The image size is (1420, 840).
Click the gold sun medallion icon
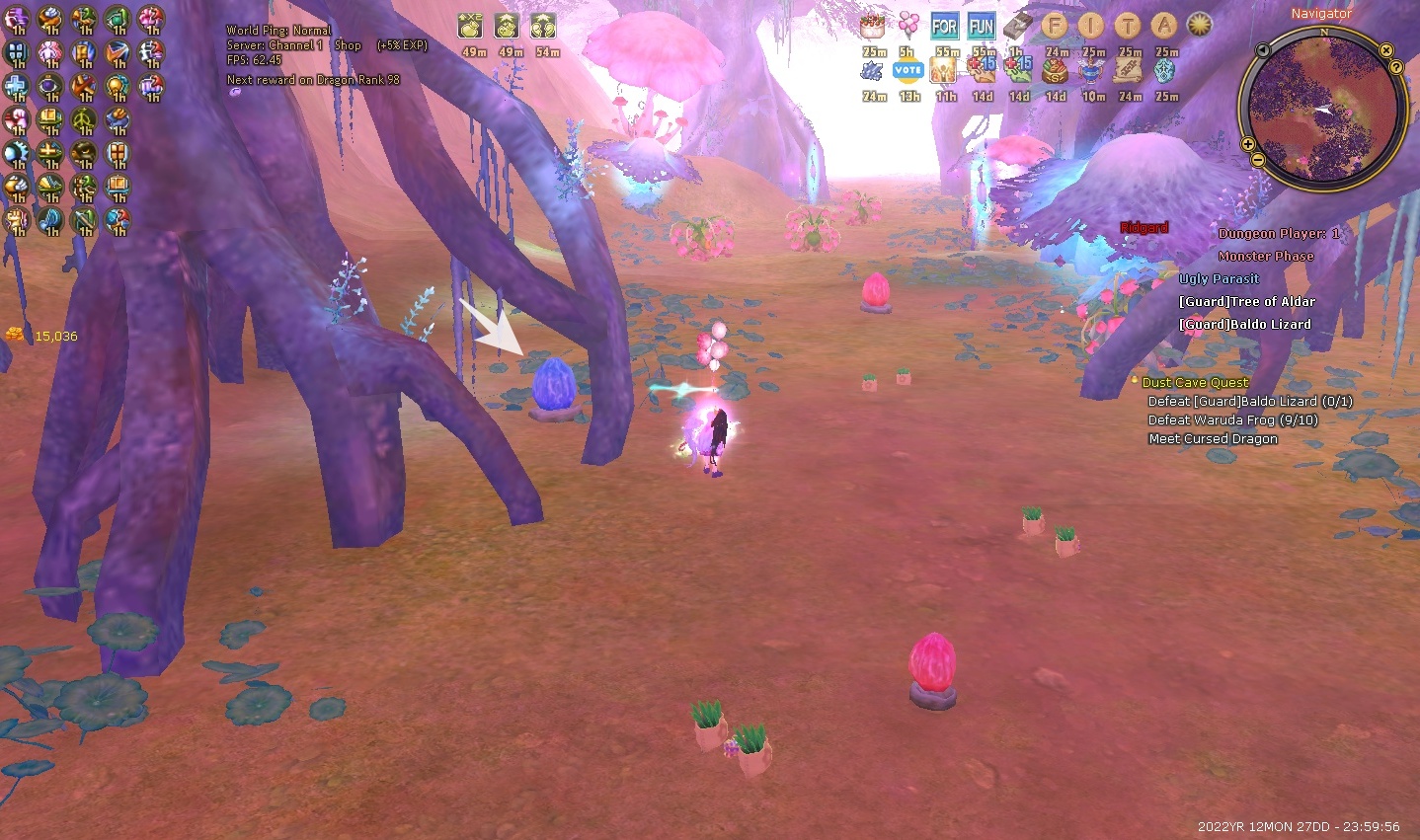coord(1200,27)
